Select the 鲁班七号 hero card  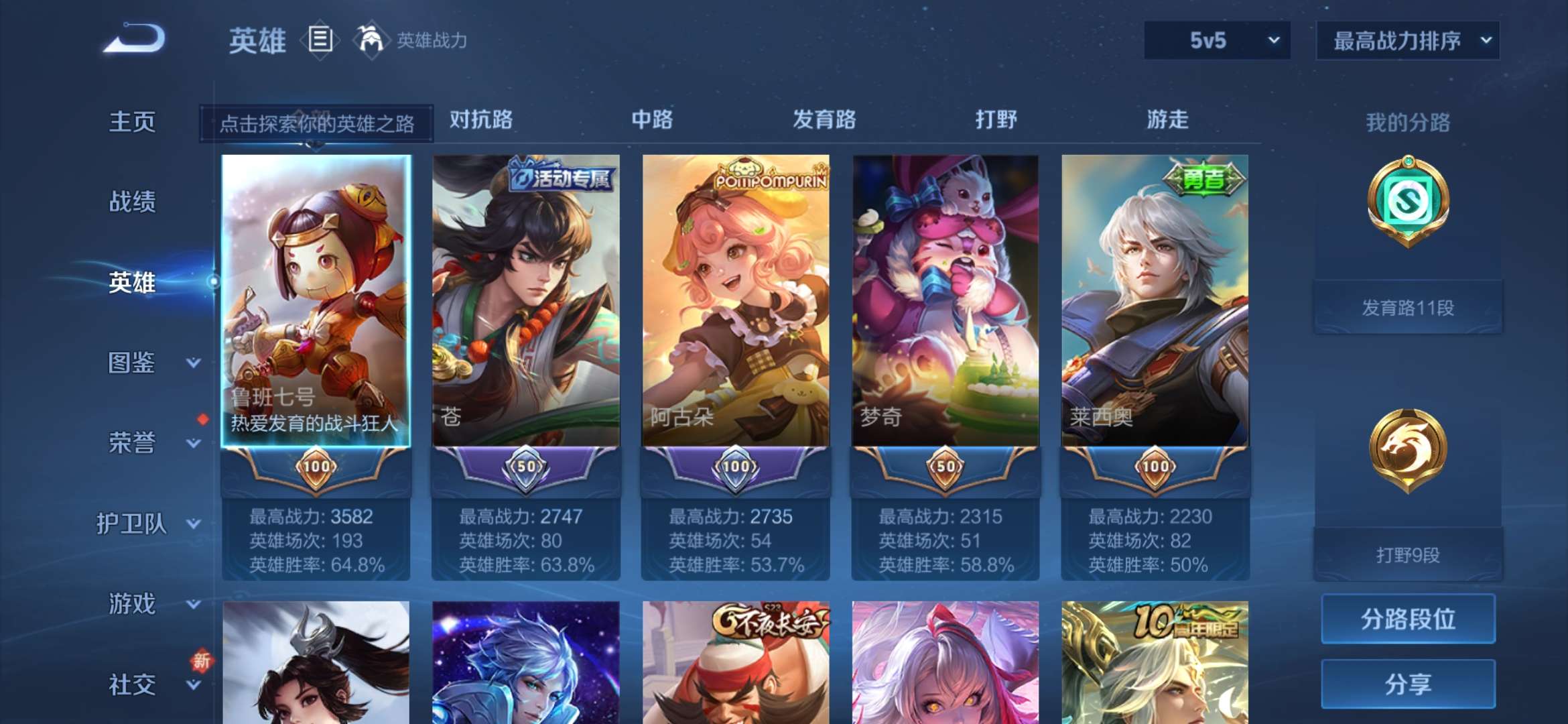click(x=316, y=295)
